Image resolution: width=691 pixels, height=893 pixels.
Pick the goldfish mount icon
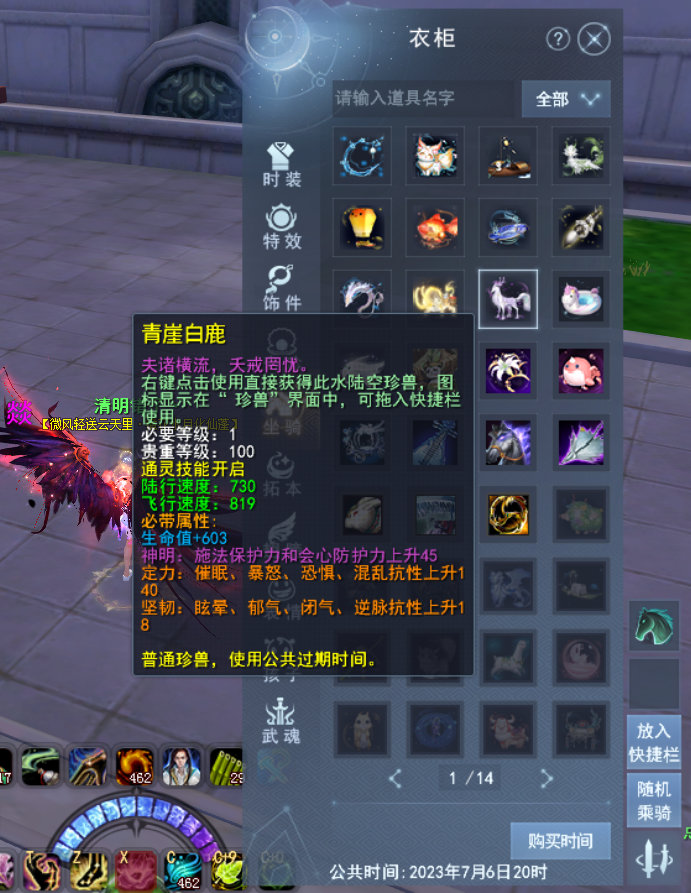tap(435, 227)
